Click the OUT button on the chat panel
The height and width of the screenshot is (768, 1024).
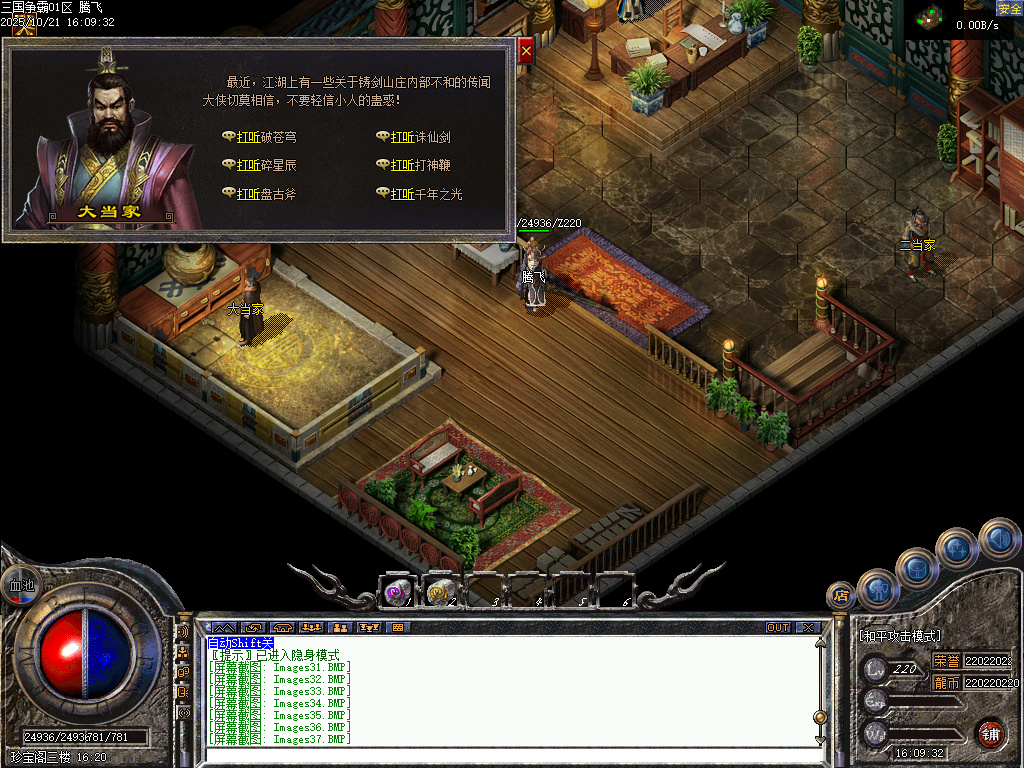coord(778,628)
